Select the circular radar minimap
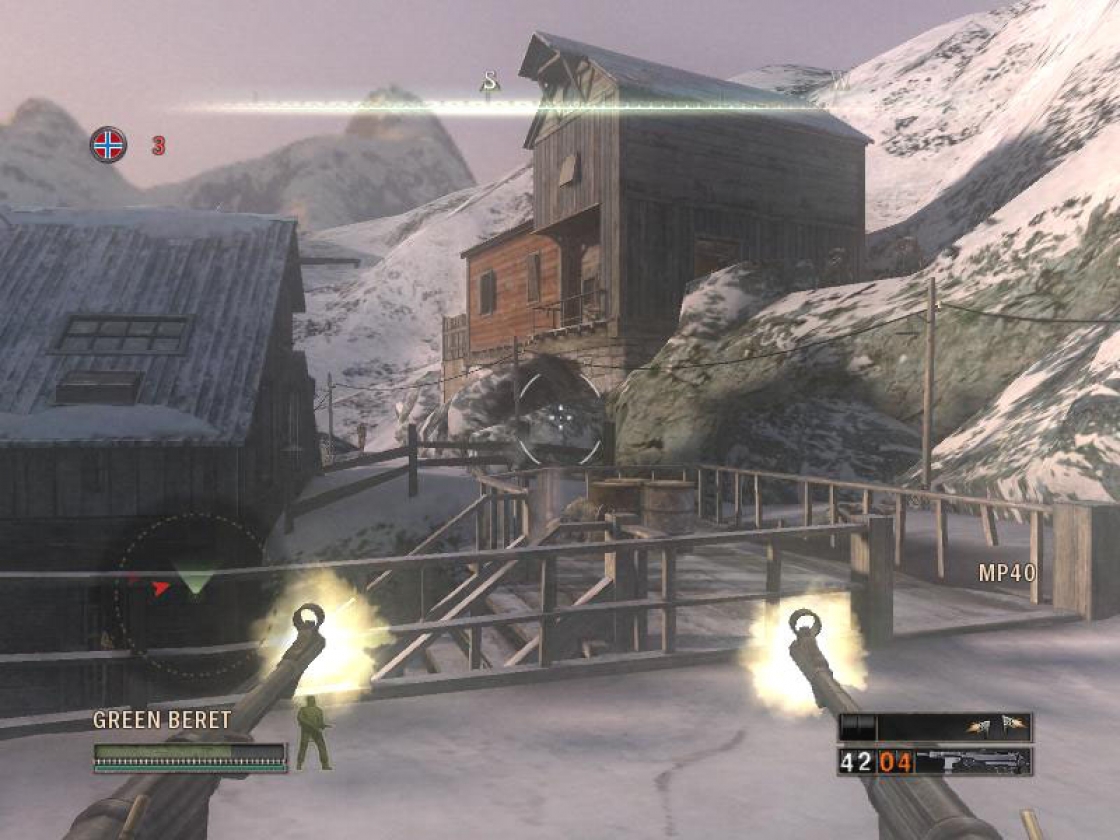The height and width of the screenshot is (840, 1120). pos(190,595)
